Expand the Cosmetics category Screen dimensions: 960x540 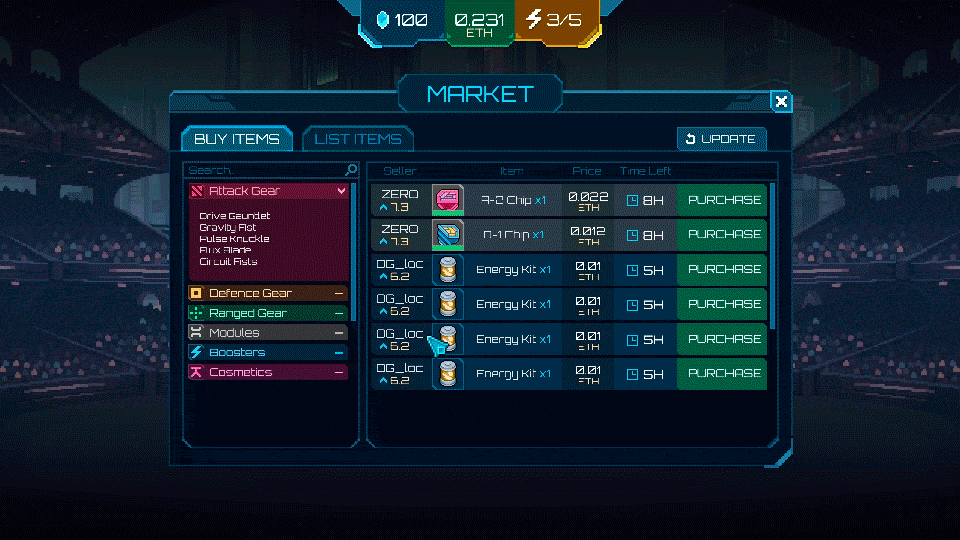click(269, 372)
